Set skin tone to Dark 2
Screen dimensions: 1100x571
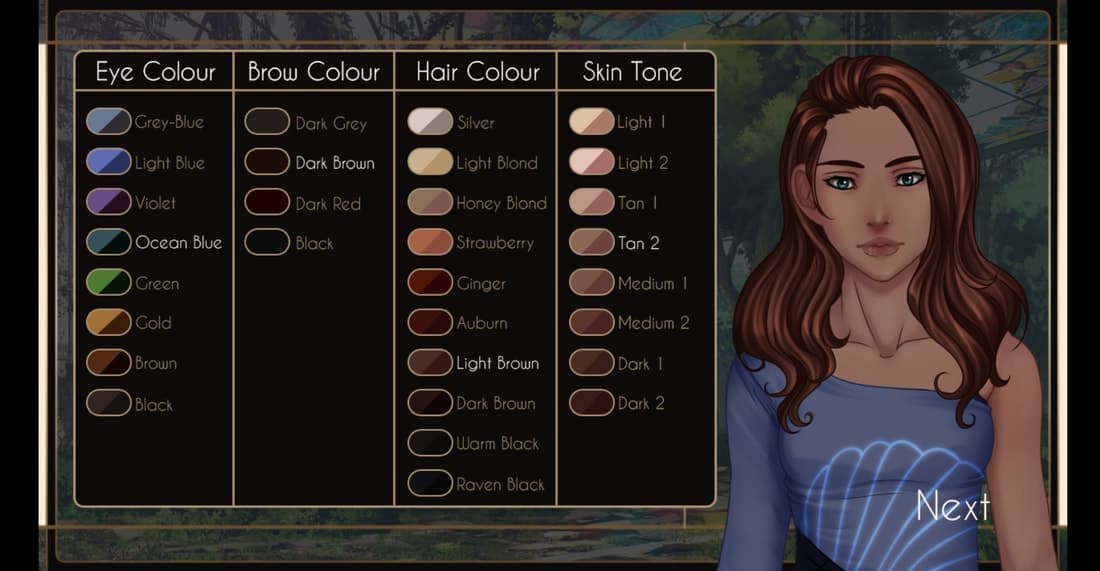tap(591, 403)
